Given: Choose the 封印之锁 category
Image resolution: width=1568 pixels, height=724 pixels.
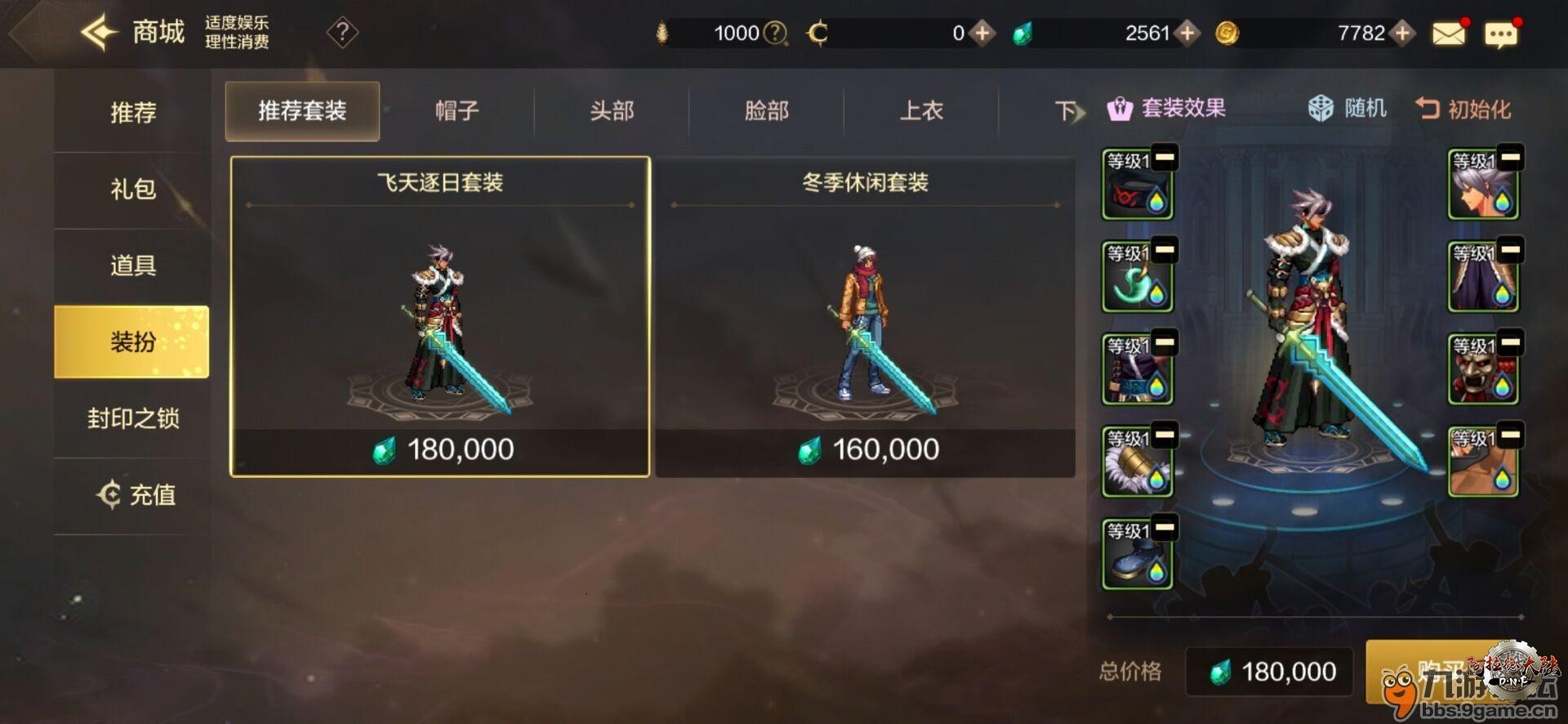Looking at the screenshot, I should (132, 418).
